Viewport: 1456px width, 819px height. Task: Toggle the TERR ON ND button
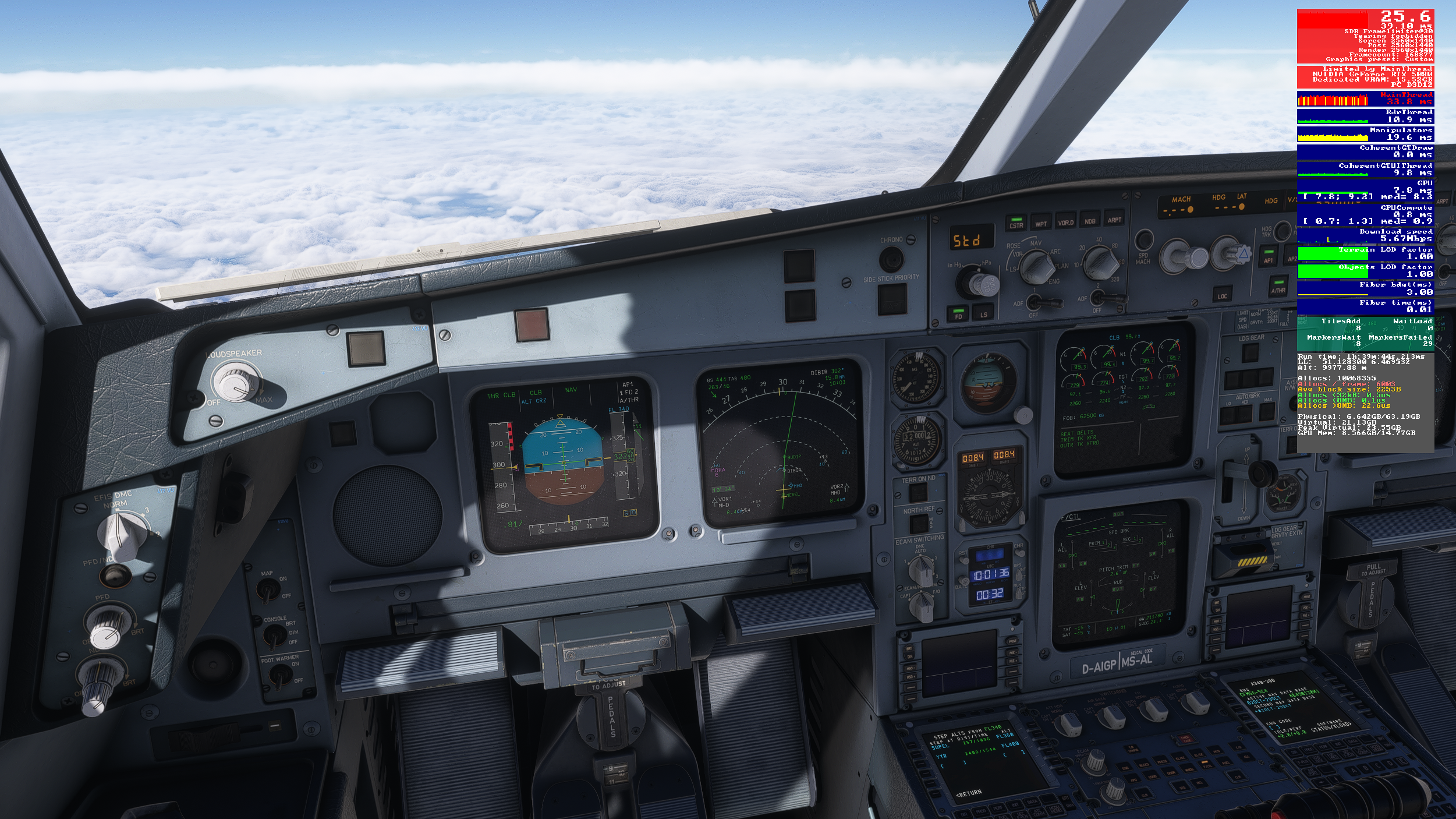click(918, 492)
